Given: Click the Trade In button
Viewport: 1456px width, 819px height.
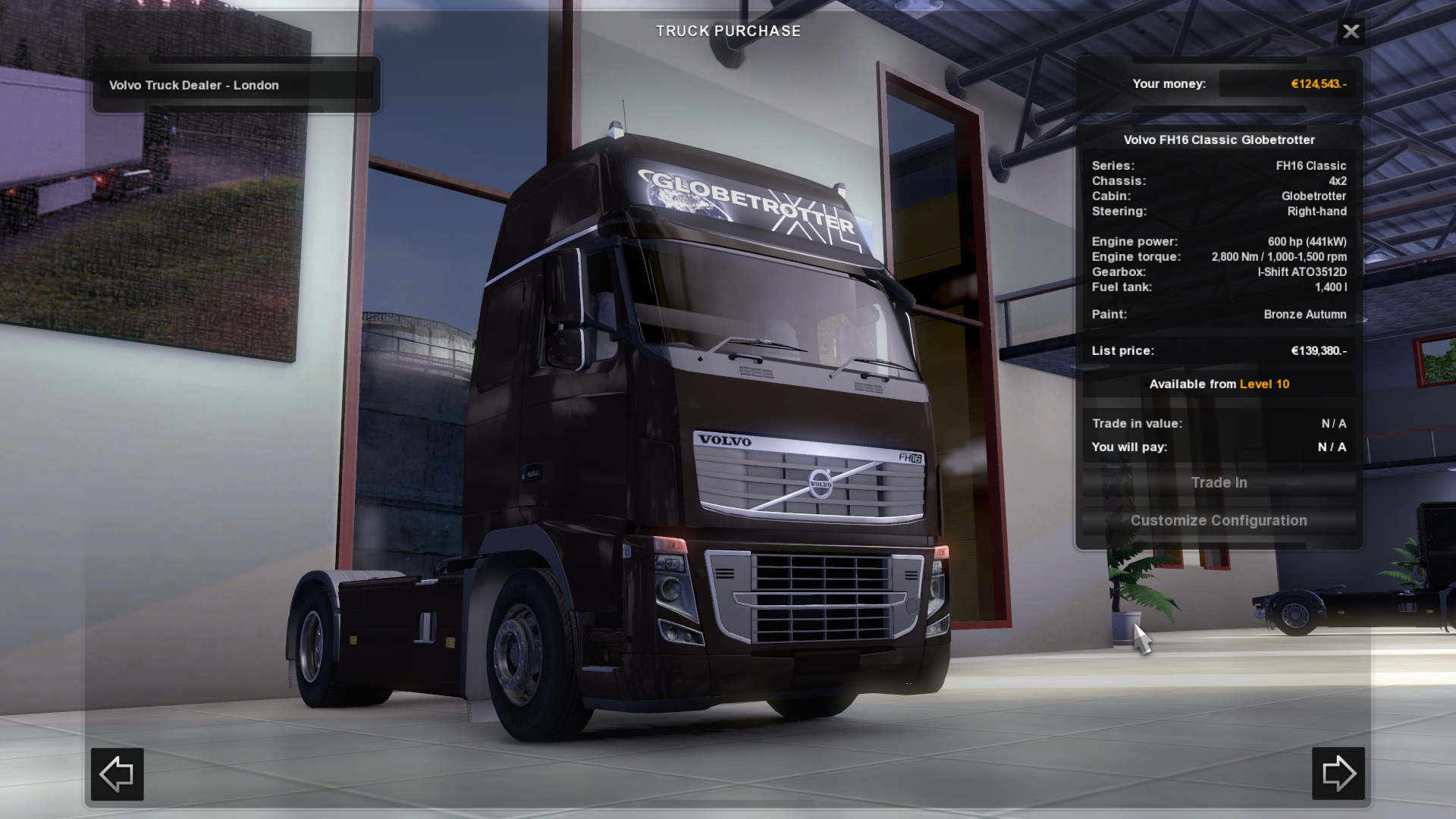Looking at the screenshot, I should coord(1219,483).
